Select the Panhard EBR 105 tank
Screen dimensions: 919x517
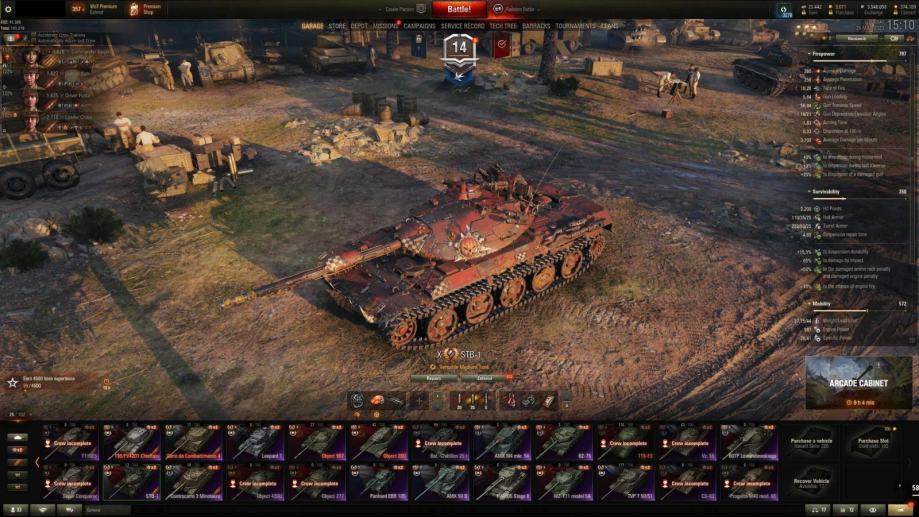(x=380, y=481)
